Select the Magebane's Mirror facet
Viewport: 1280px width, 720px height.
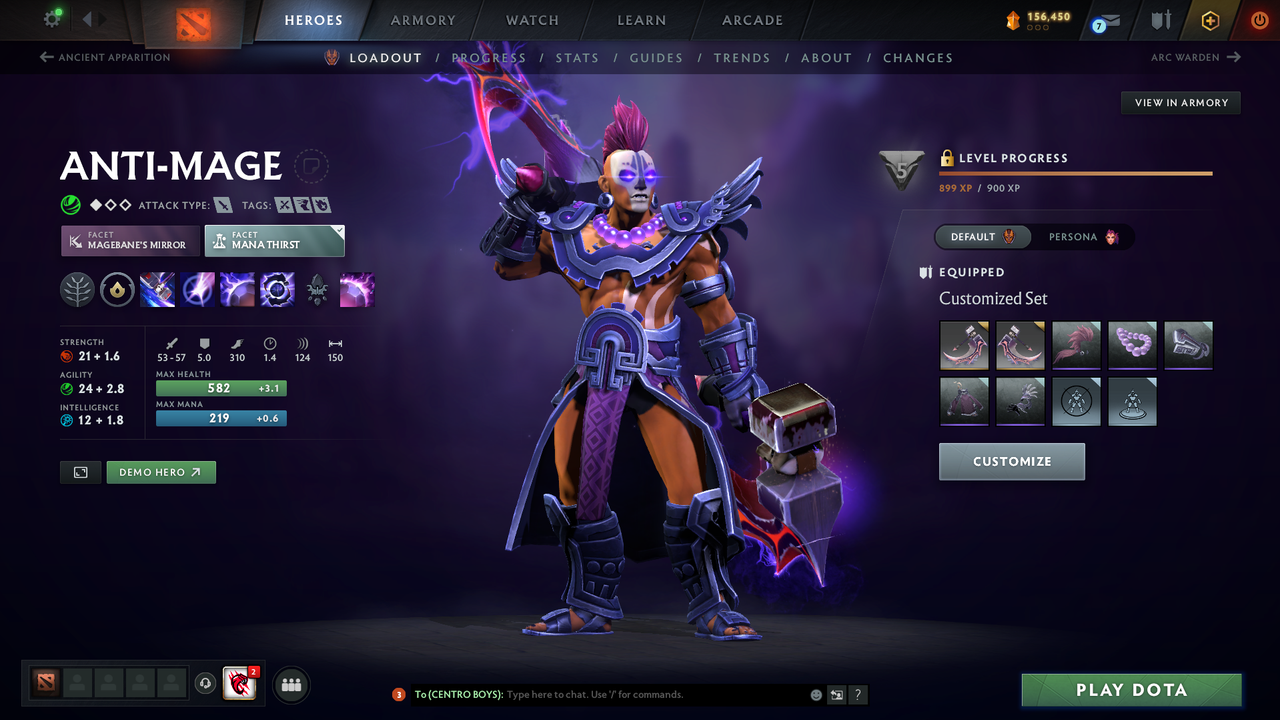click(x=129, y=240)
